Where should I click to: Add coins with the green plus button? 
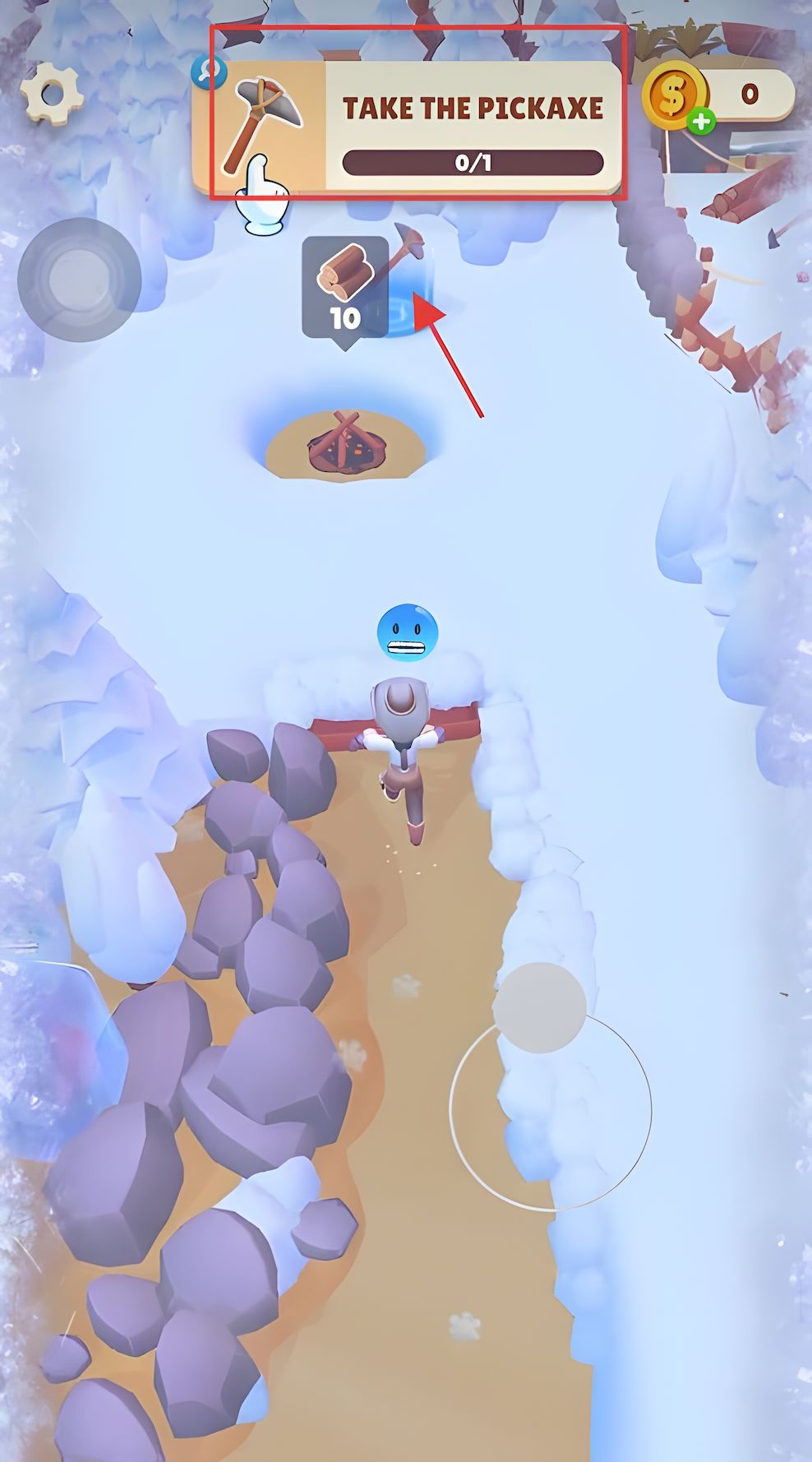click(x=700, y=123)
